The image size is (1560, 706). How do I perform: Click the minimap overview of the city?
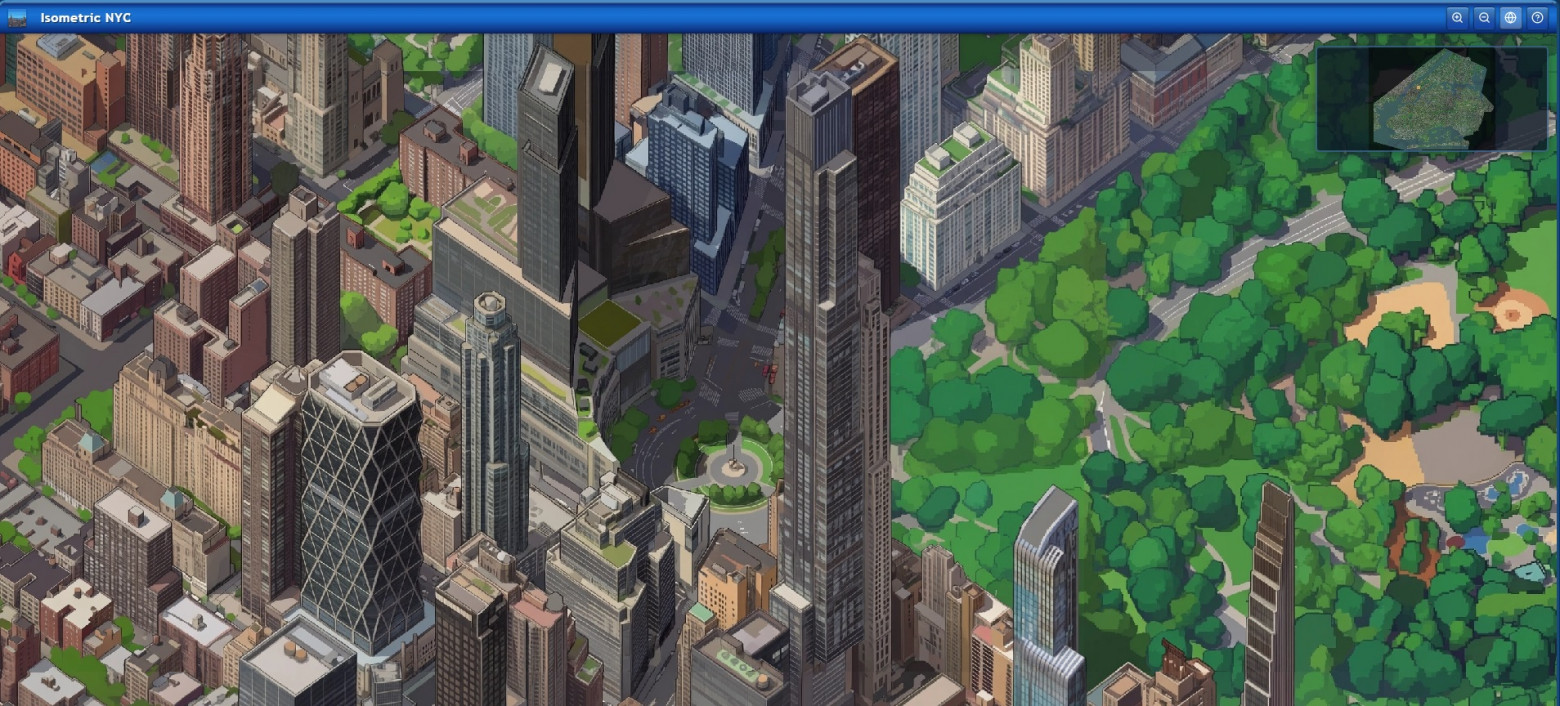point(1431,98)
